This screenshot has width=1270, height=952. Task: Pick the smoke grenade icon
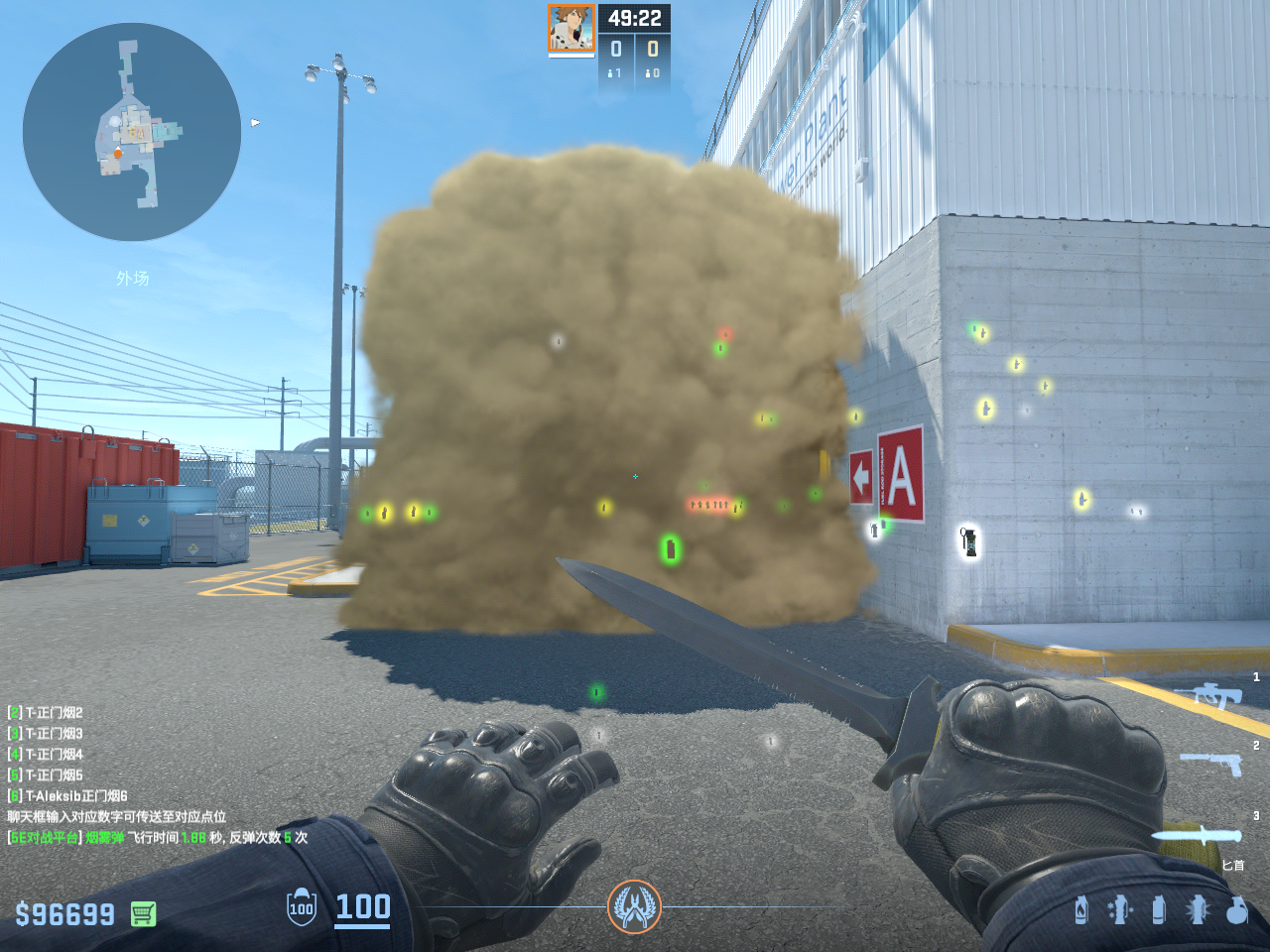1158,909
